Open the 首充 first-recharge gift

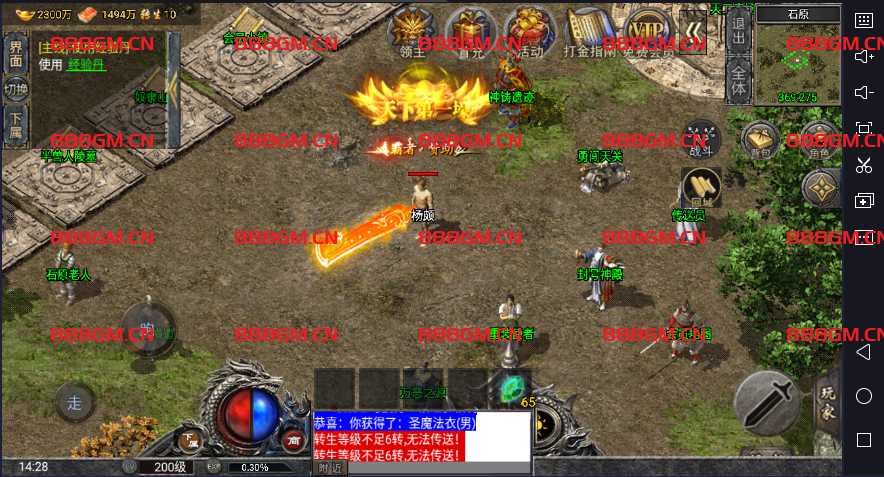click(x=471, y=32)
